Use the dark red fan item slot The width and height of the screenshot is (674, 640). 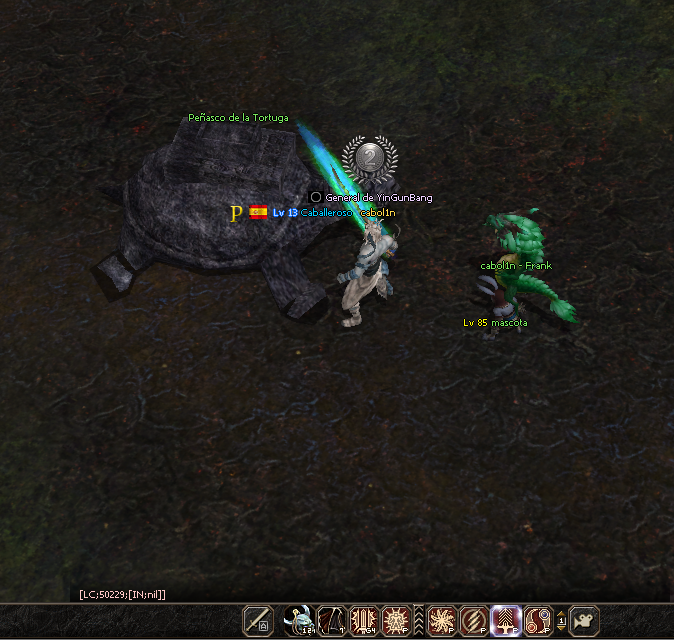click(x=331, y=620)
